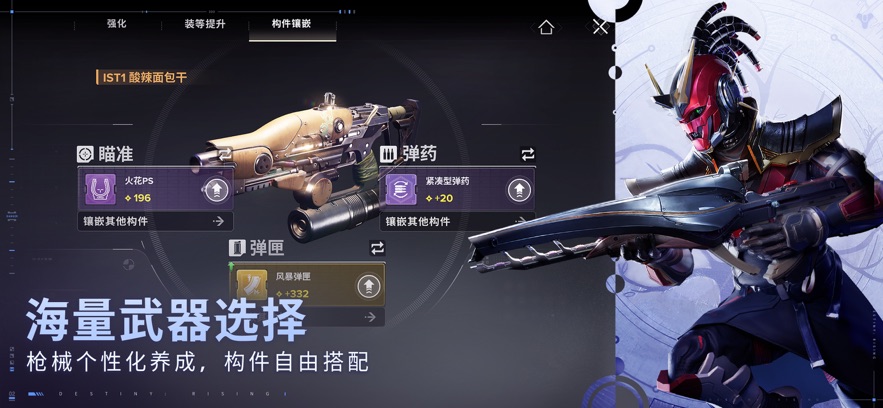Upgrade the 风暴弹匣 component
Image resolution: width=883 pixels, height=408 pixels.
368,286
